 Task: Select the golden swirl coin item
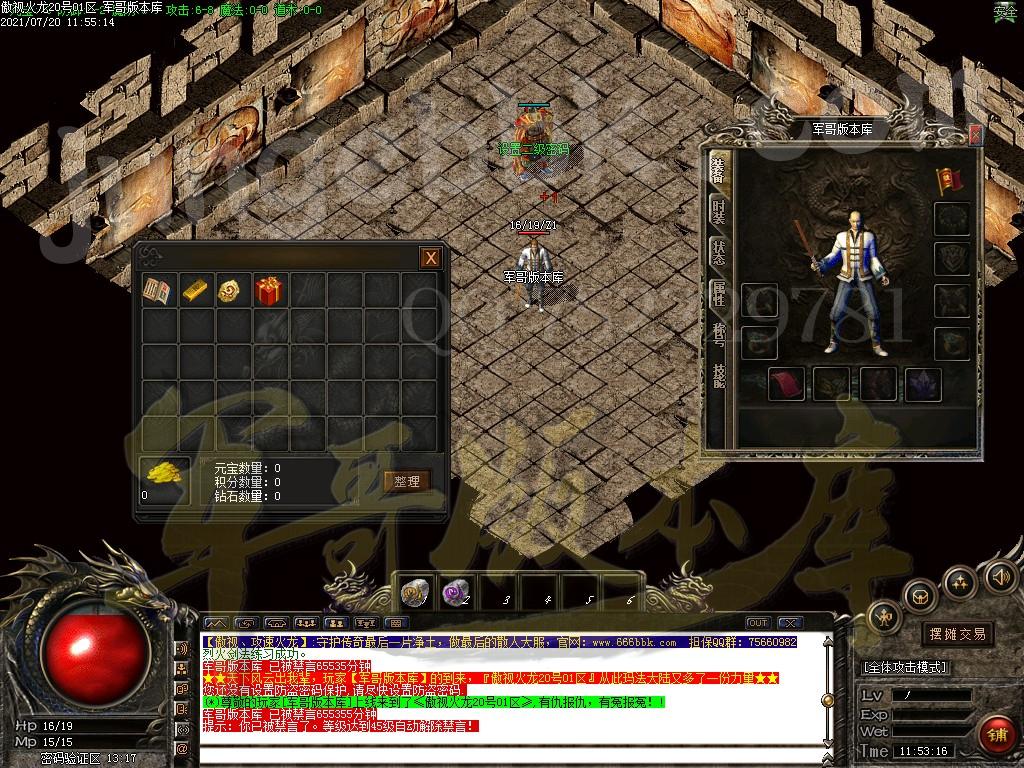click(234, 291)
